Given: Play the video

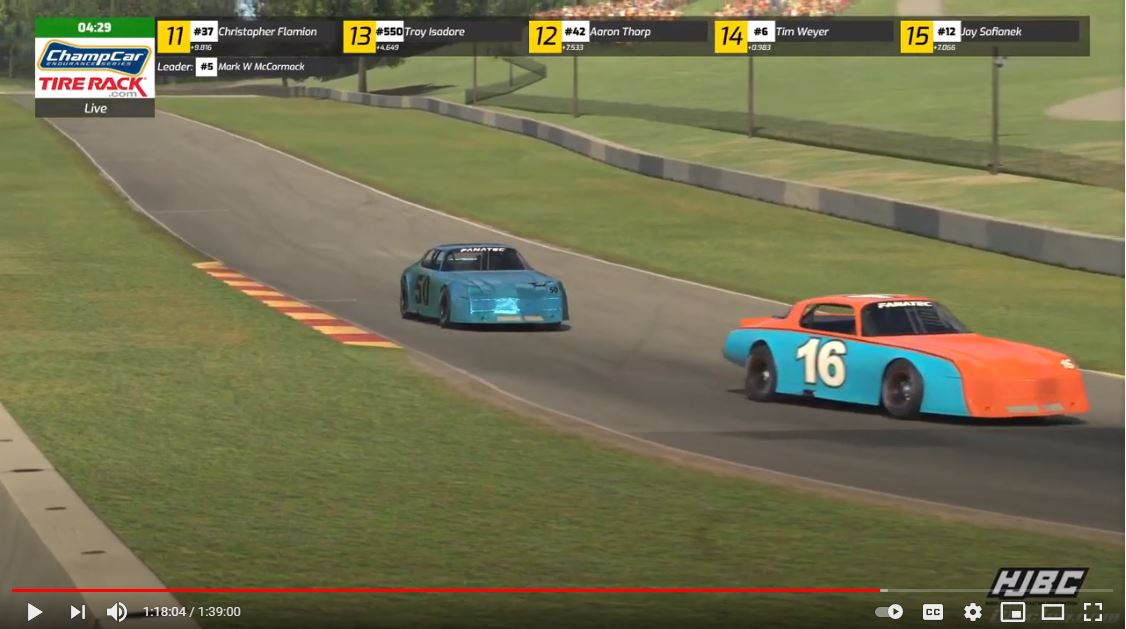Looking at the screenshot, I should [x=34, y=611].
